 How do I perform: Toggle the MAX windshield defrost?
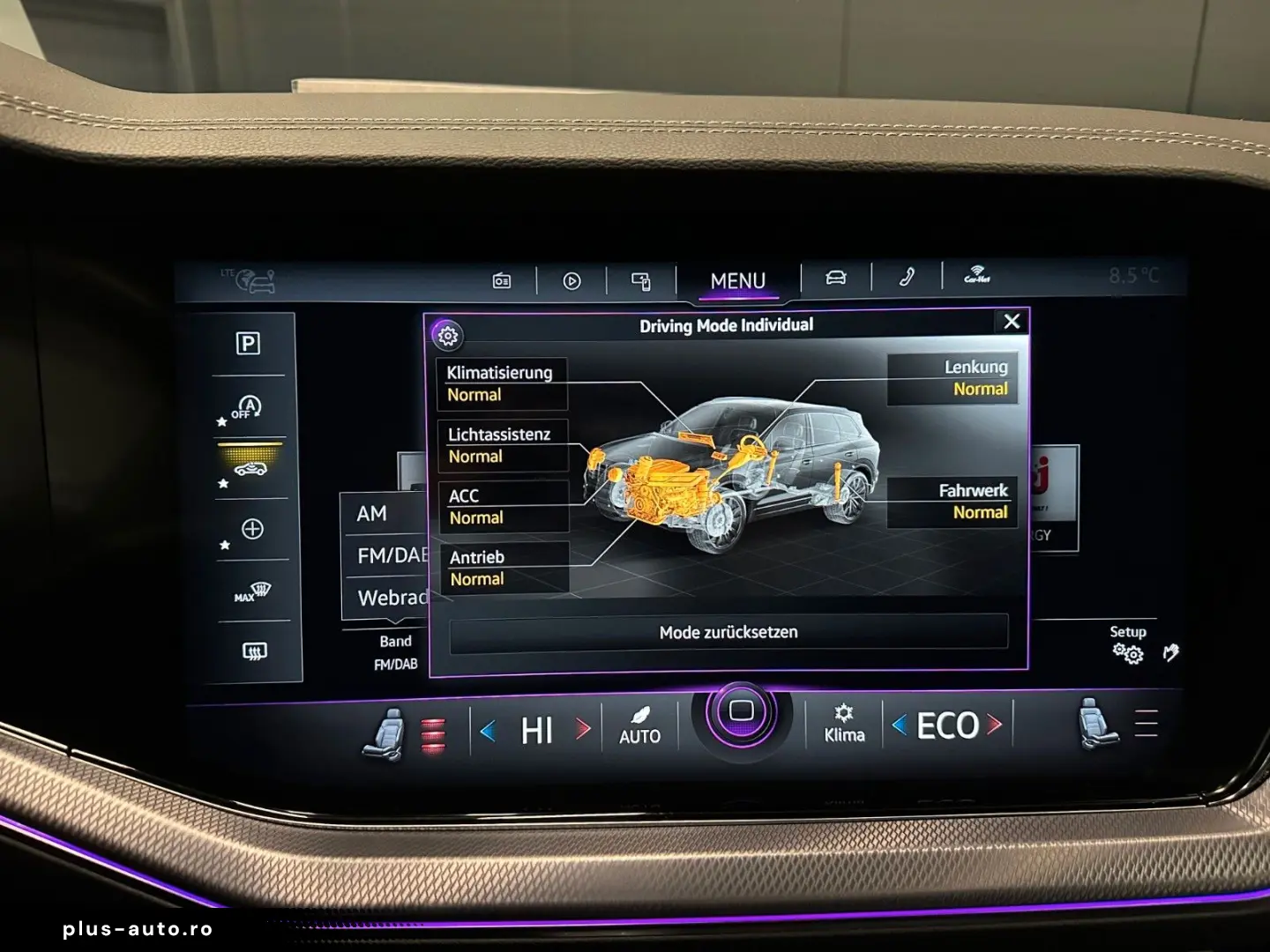tap(252, 591)
